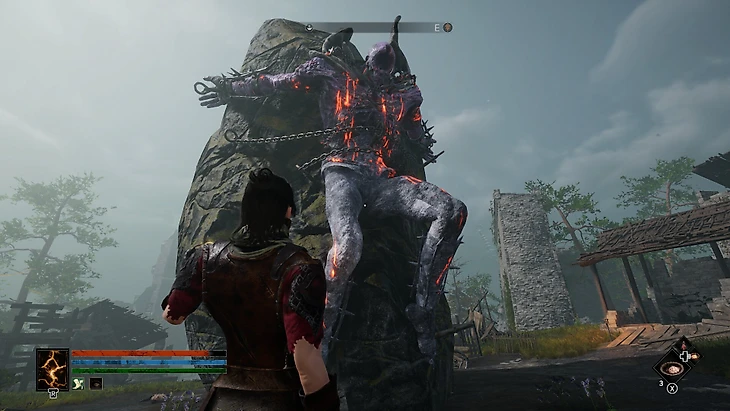Select the glowing item in the right diamond slot

(695, 355)
